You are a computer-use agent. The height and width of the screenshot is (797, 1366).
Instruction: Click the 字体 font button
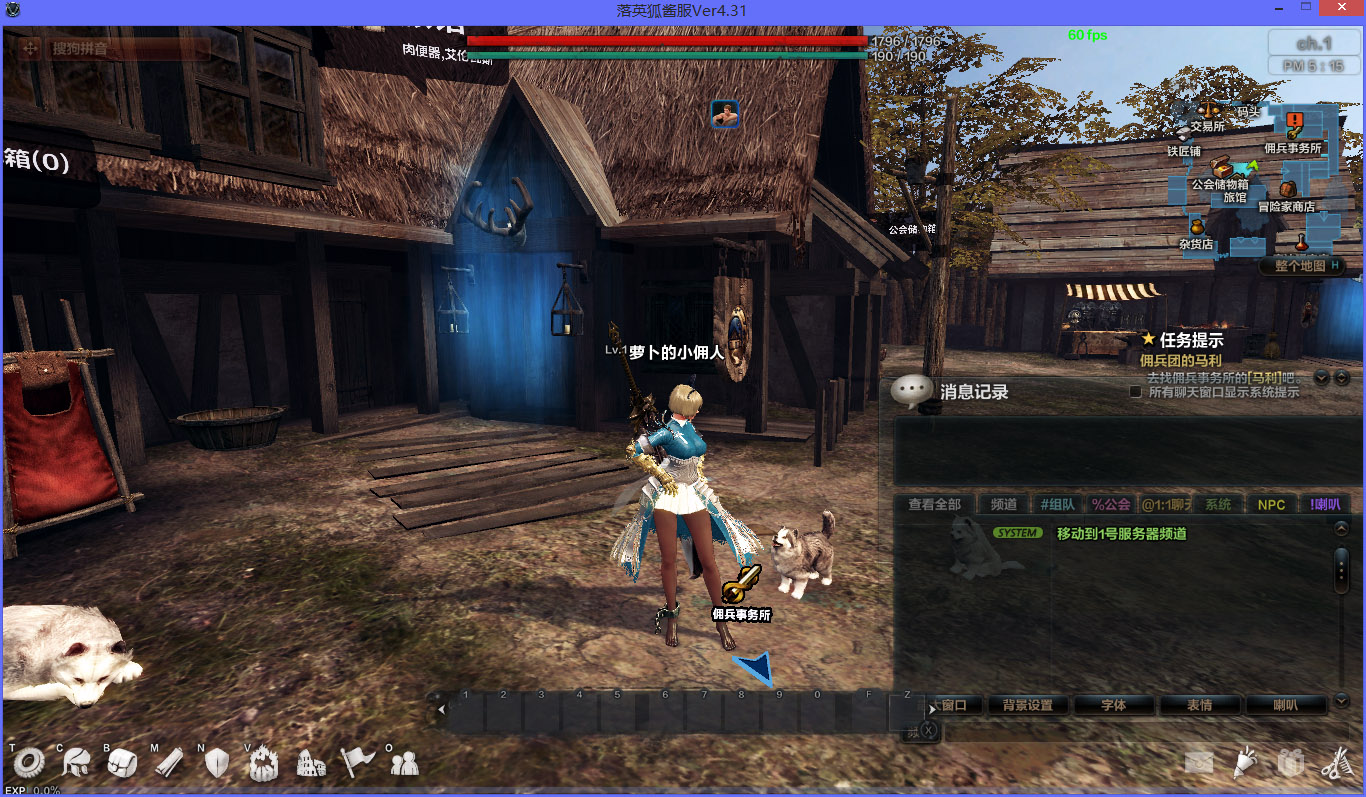[1113, 705]
